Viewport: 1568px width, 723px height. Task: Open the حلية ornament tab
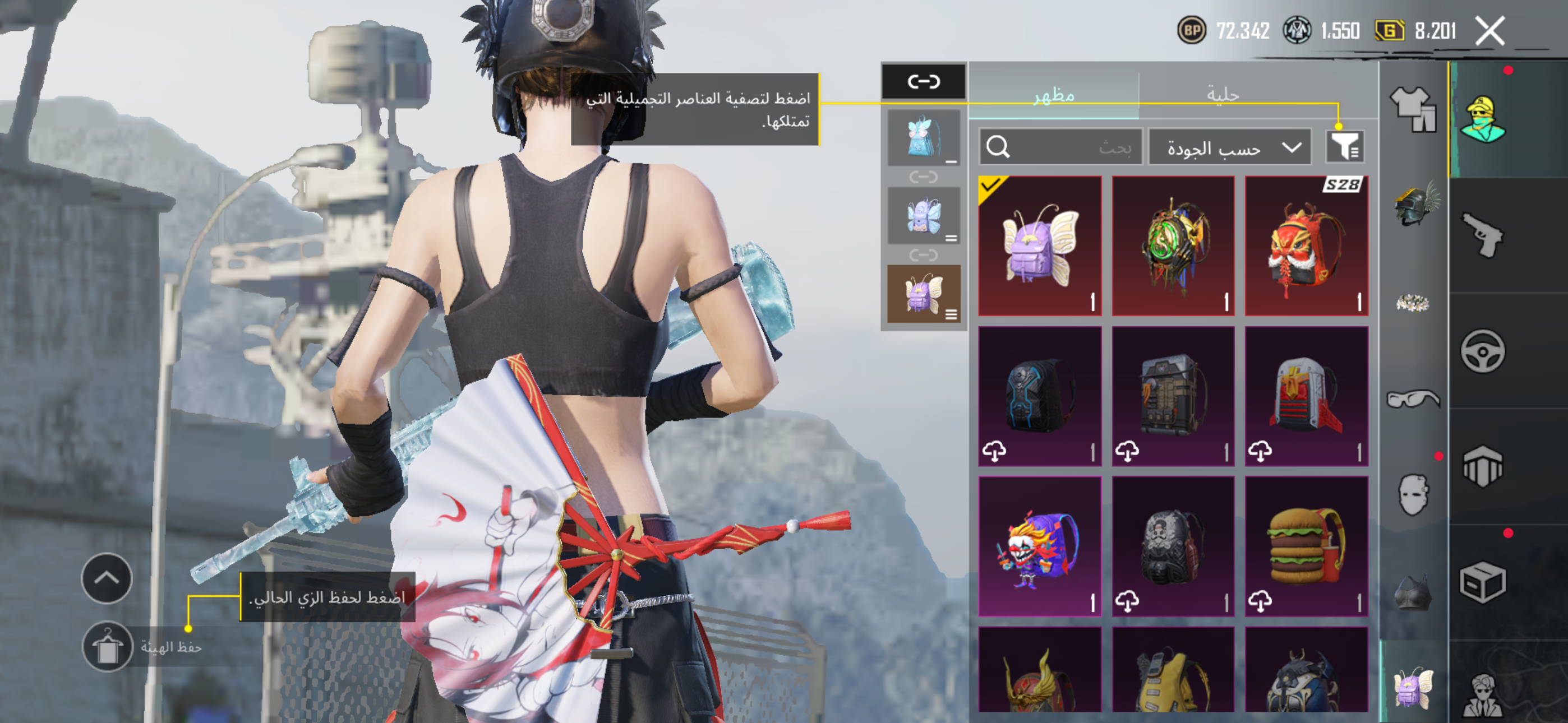pos(1222,94)
